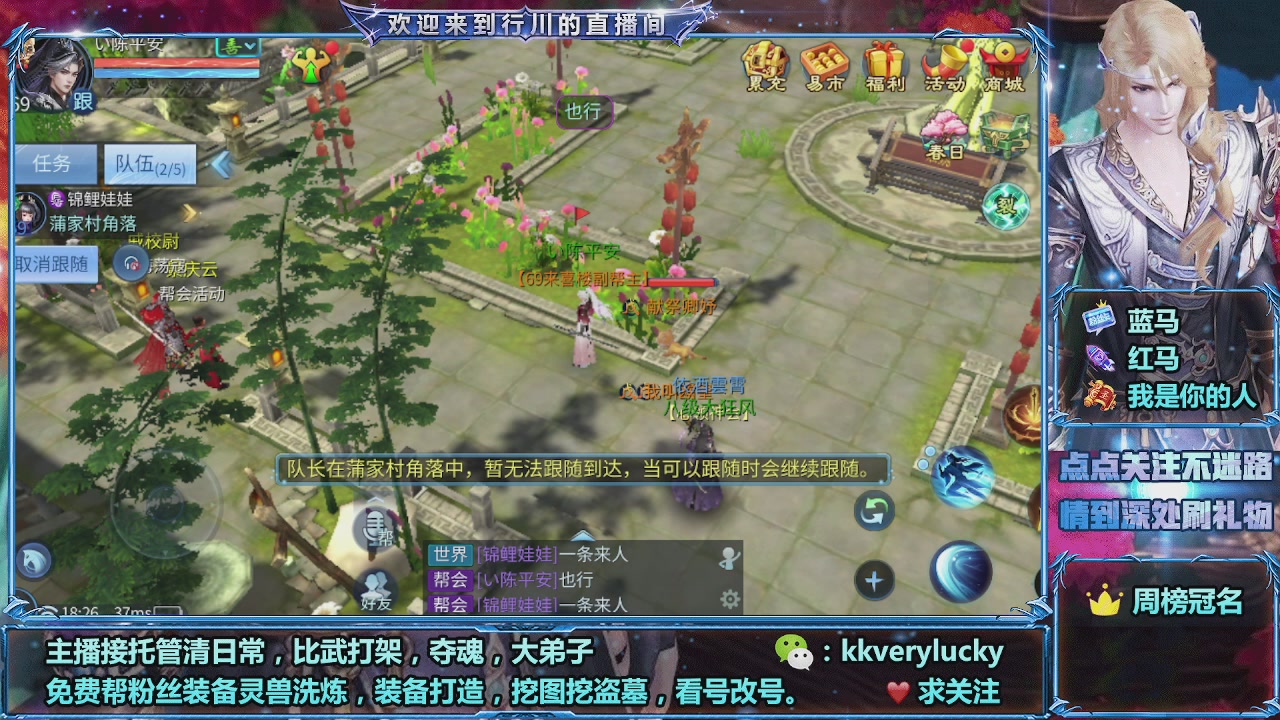Open chat settings via gear icon
Viewport: 1280px width, 720px height.
(x=731, y=600)
